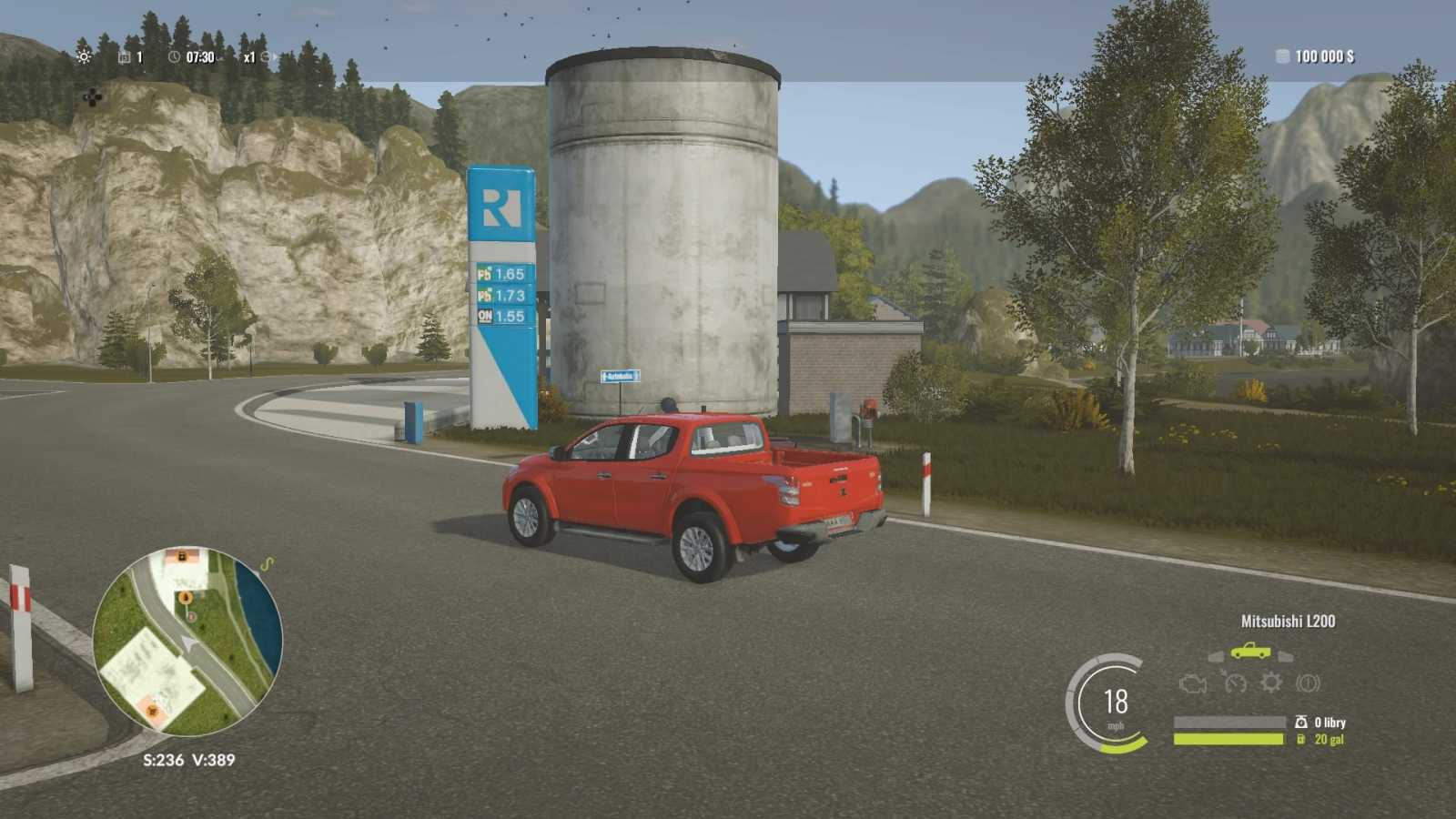Switch to the previous vehicle attachment
This screenshot has width=1456, height=819.
pos(1216,656)
